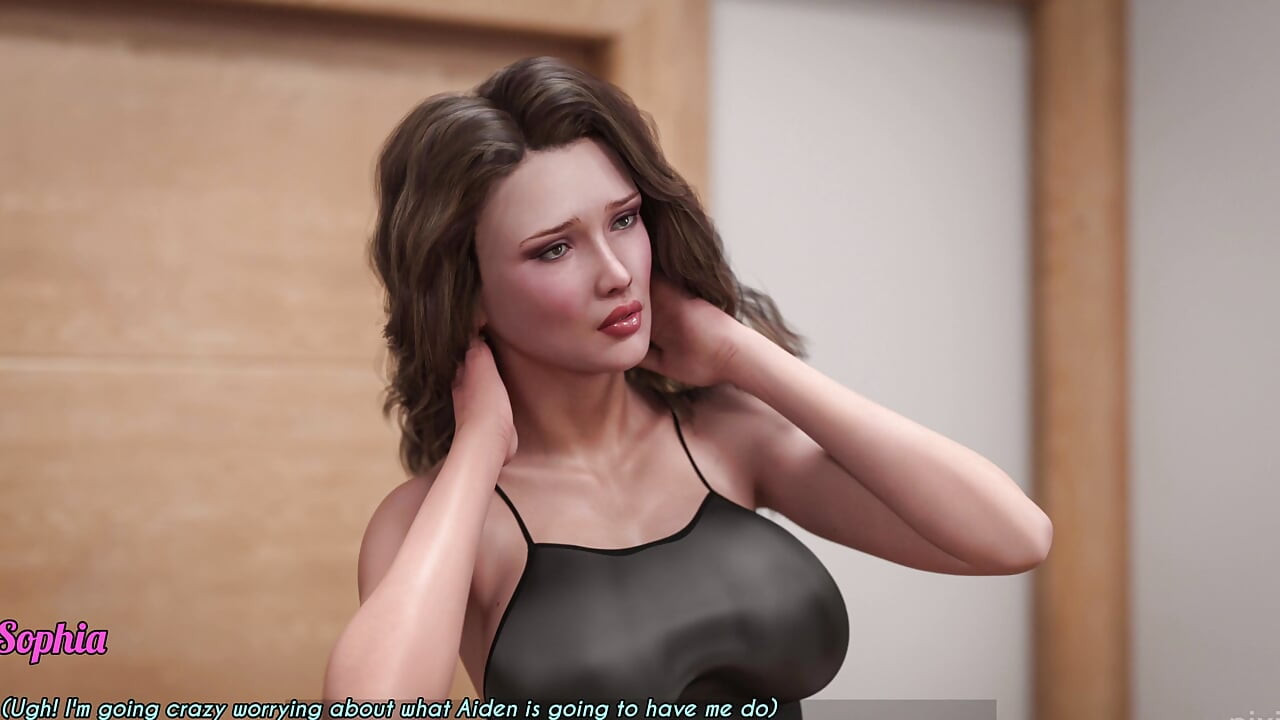Viewport: 1280px width, 720px height.
Task: Click the bottom-right corner of the dialogue bar
Action: pos(1265,712)
